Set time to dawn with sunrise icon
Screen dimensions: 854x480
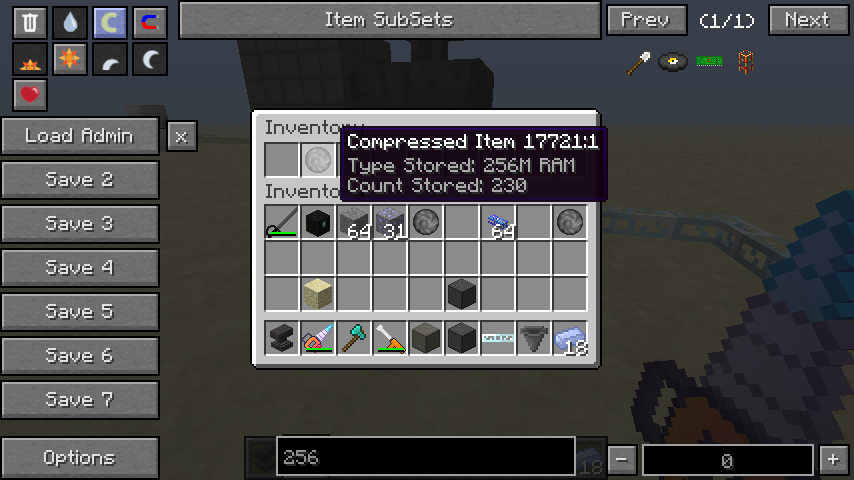tap(31, 61)
